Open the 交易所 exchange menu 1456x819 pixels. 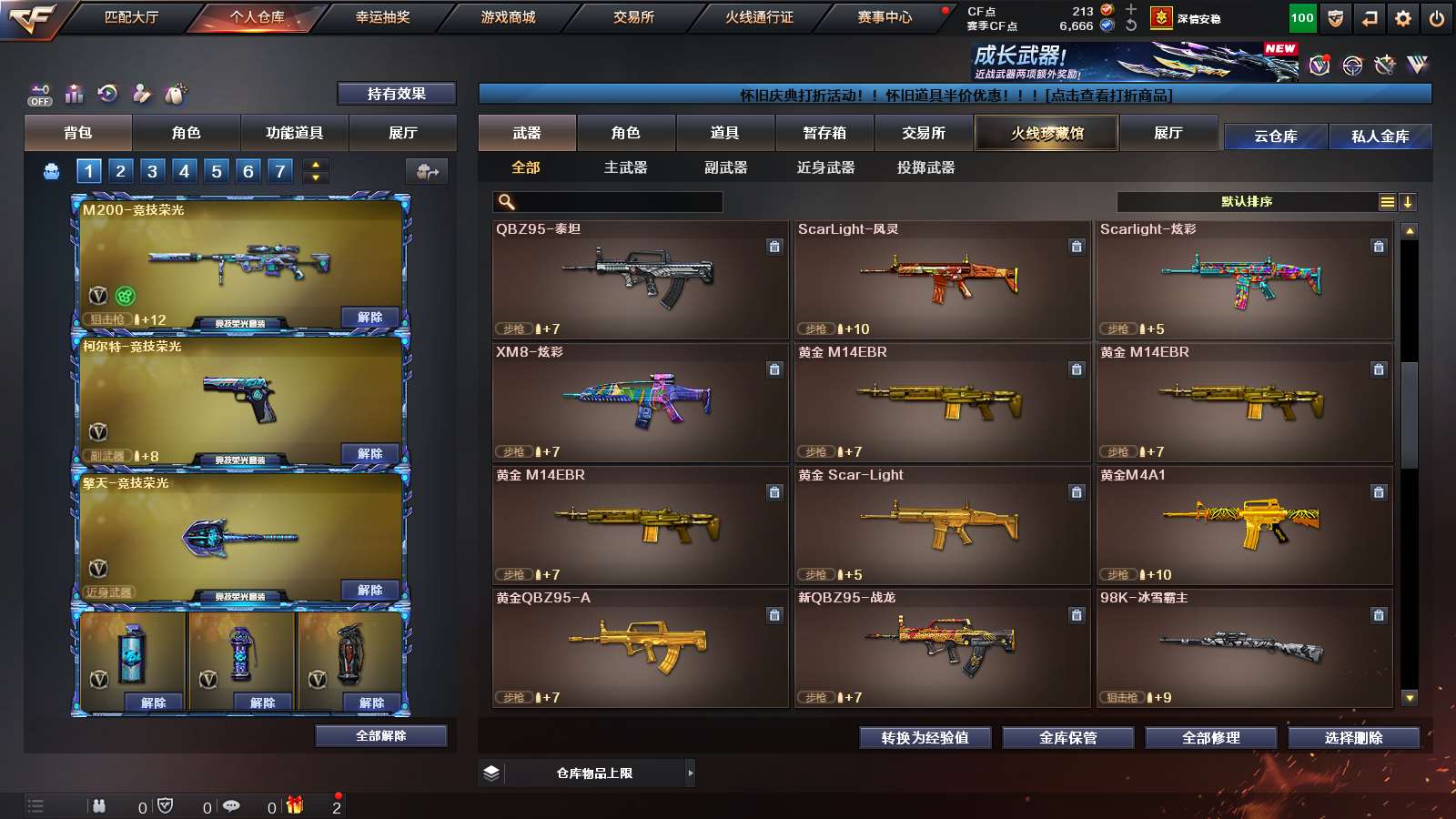[x=633, y=17]
